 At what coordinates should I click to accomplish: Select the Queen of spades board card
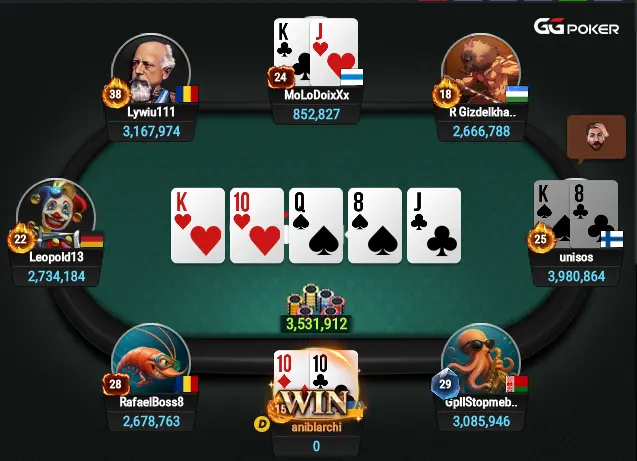tap(316, 225)
